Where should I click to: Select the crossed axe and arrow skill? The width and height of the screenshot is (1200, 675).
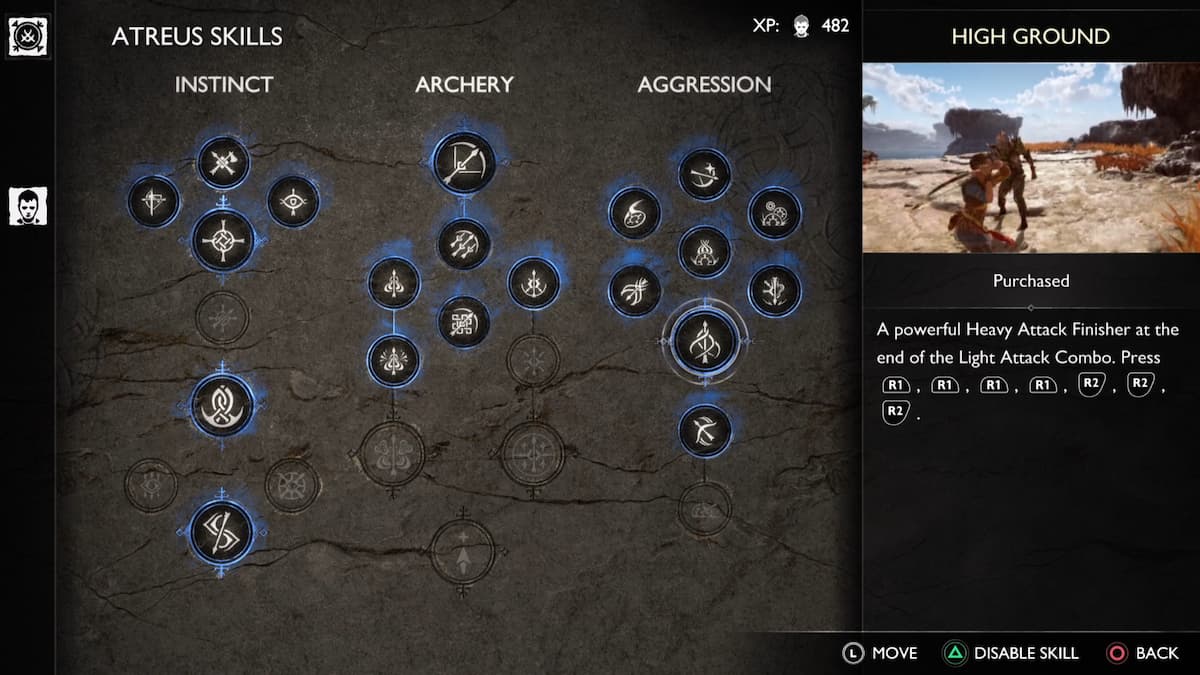coord(223,162)
